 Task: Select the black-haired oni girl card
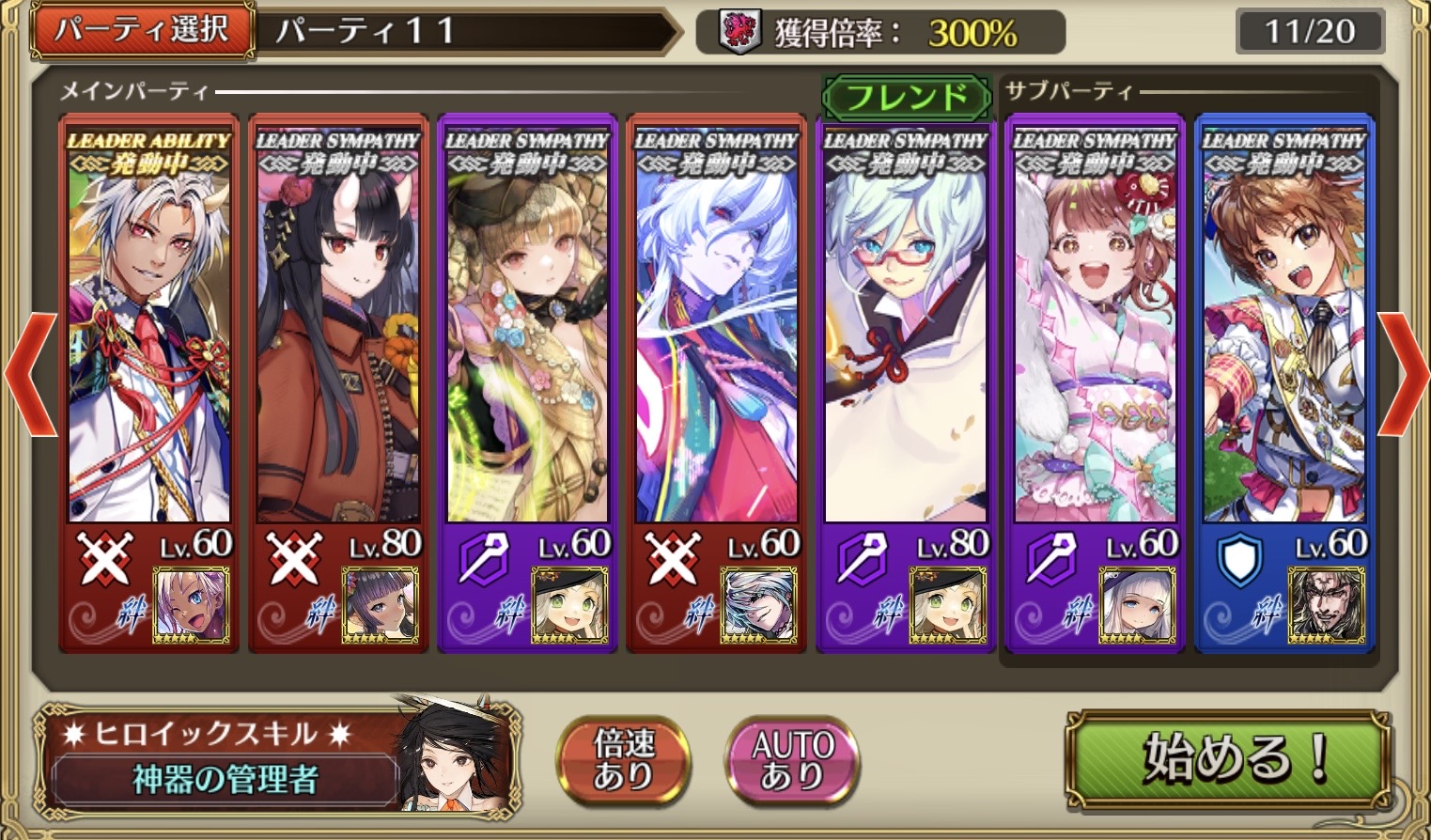338,329
